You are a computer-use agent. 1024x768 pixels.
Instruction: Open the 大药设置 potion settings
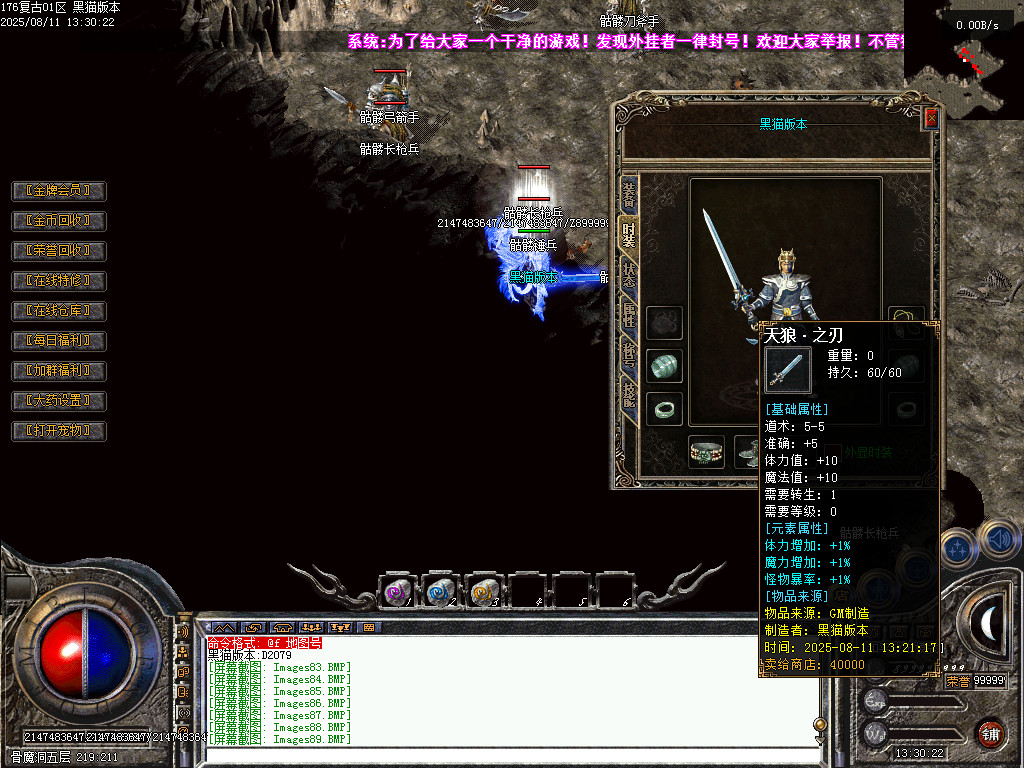58,400
